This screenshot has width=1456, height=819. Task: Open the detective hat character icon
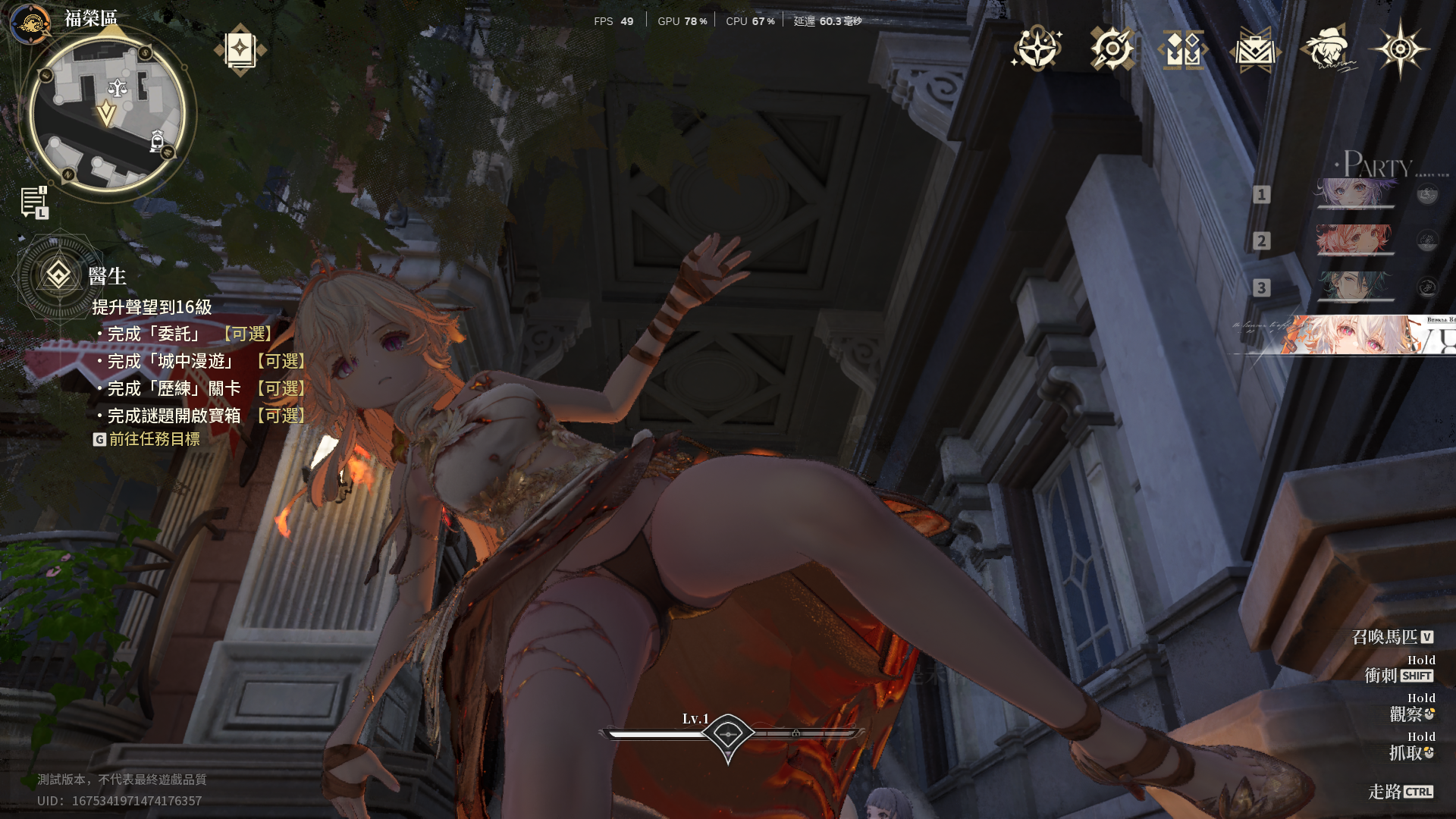pos(1327,49)
